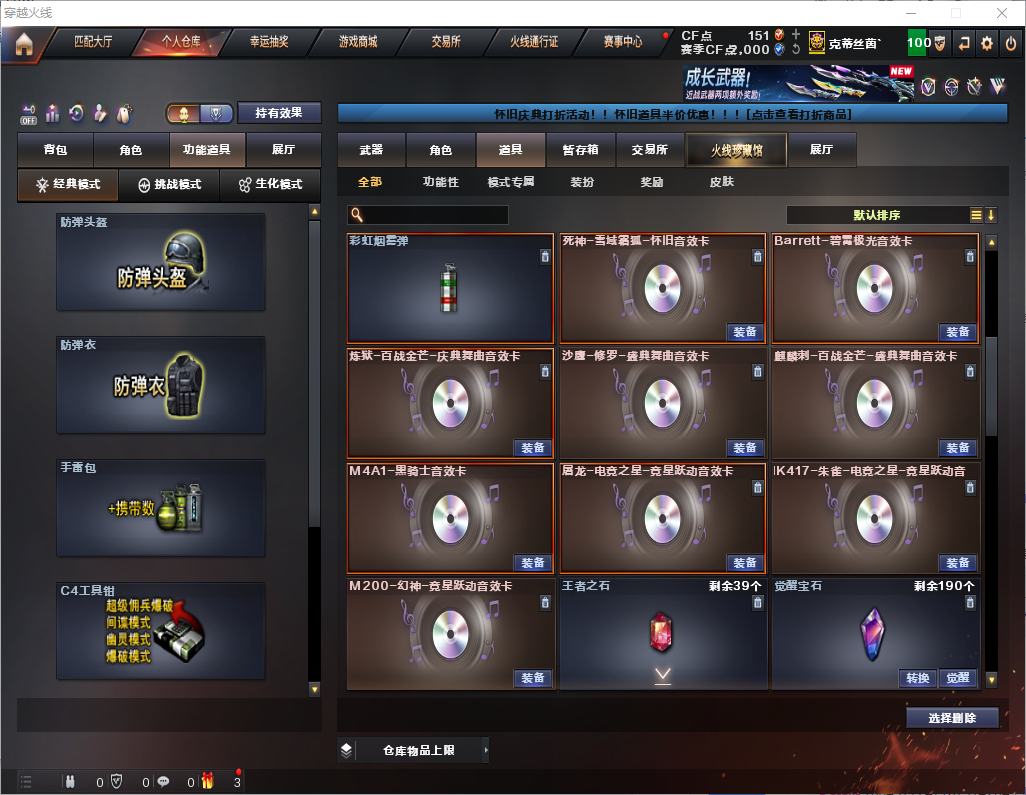The image size is (1026, 795).
Task: Filter items by 功能性 category
Action: pyautogui.click(x=440, y=182)
